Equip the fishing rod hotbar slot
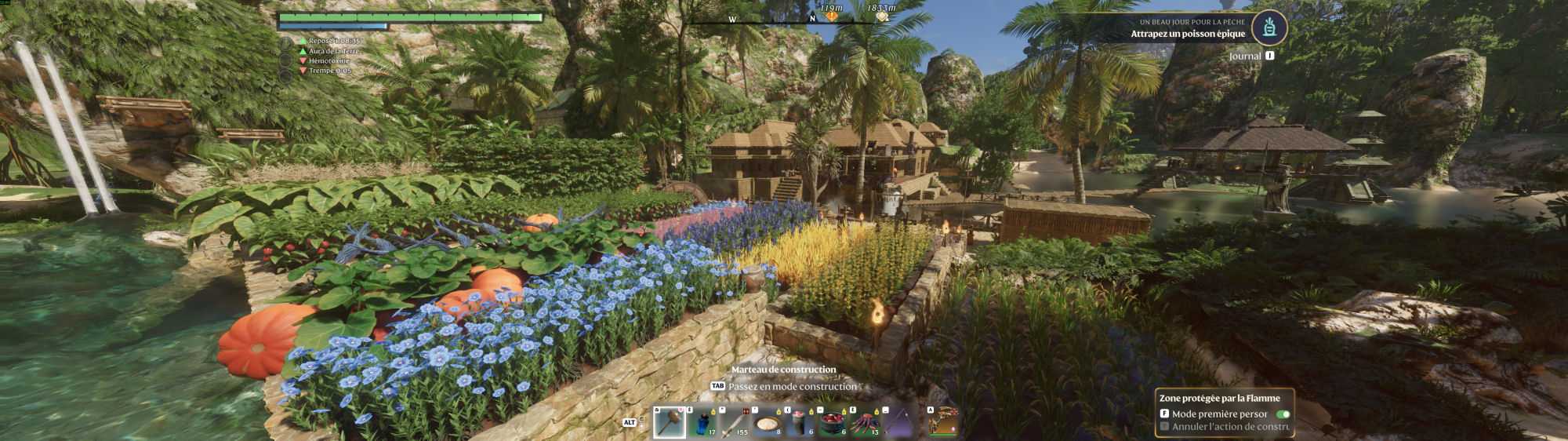Image resolution: width=1568 pixels, height=441 pixels. click(x=898, y=422)
